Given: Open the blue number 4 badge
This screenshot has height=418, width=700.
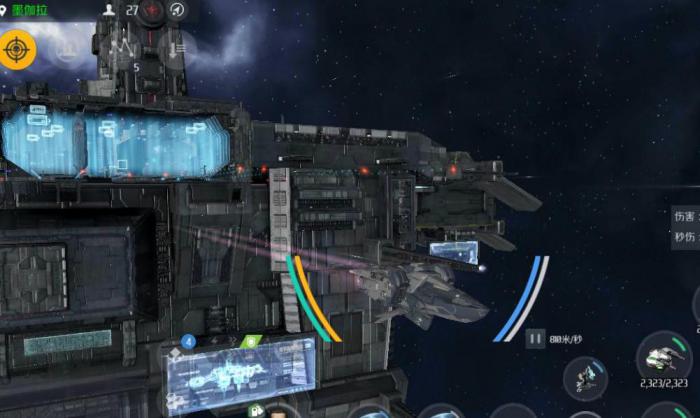Looking at the screenshot, I should 188,341.
